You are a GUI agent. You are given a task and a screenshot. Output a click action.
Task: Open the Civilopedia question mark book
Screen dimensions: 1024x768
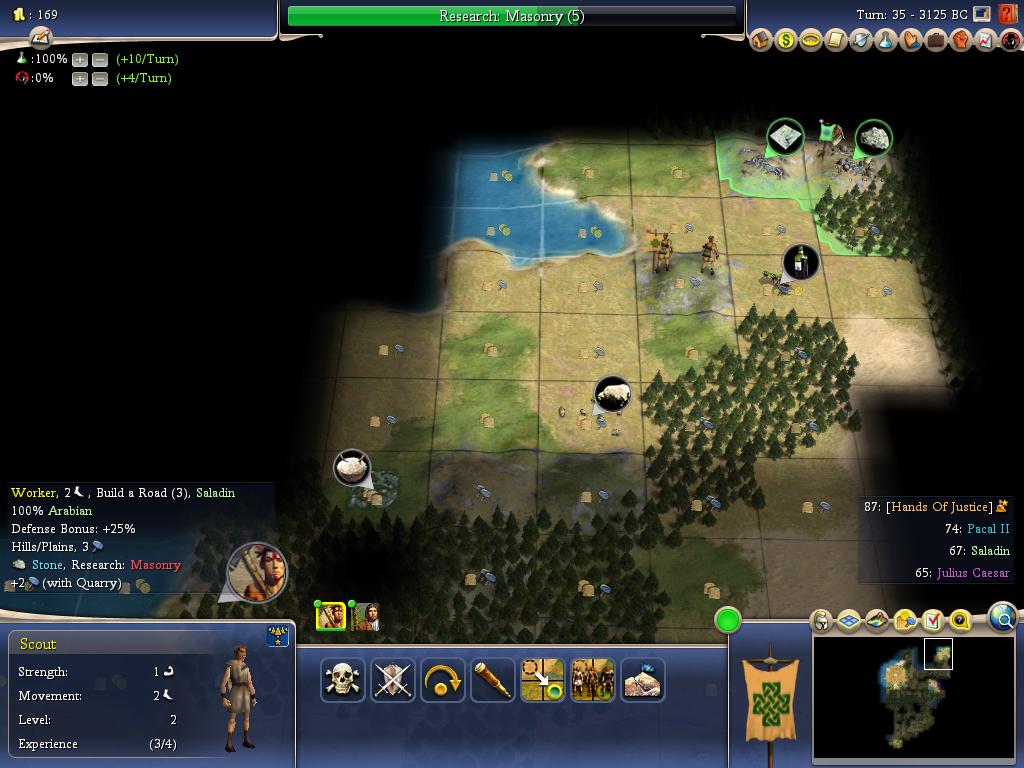1008,15
